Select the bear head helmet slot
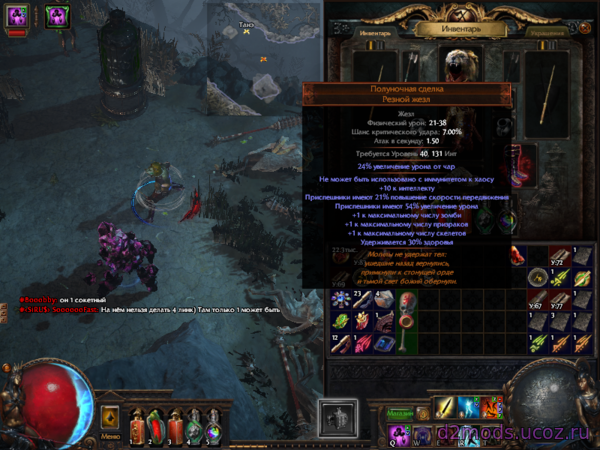Viewport: 600px width, 450px height. 460,66
